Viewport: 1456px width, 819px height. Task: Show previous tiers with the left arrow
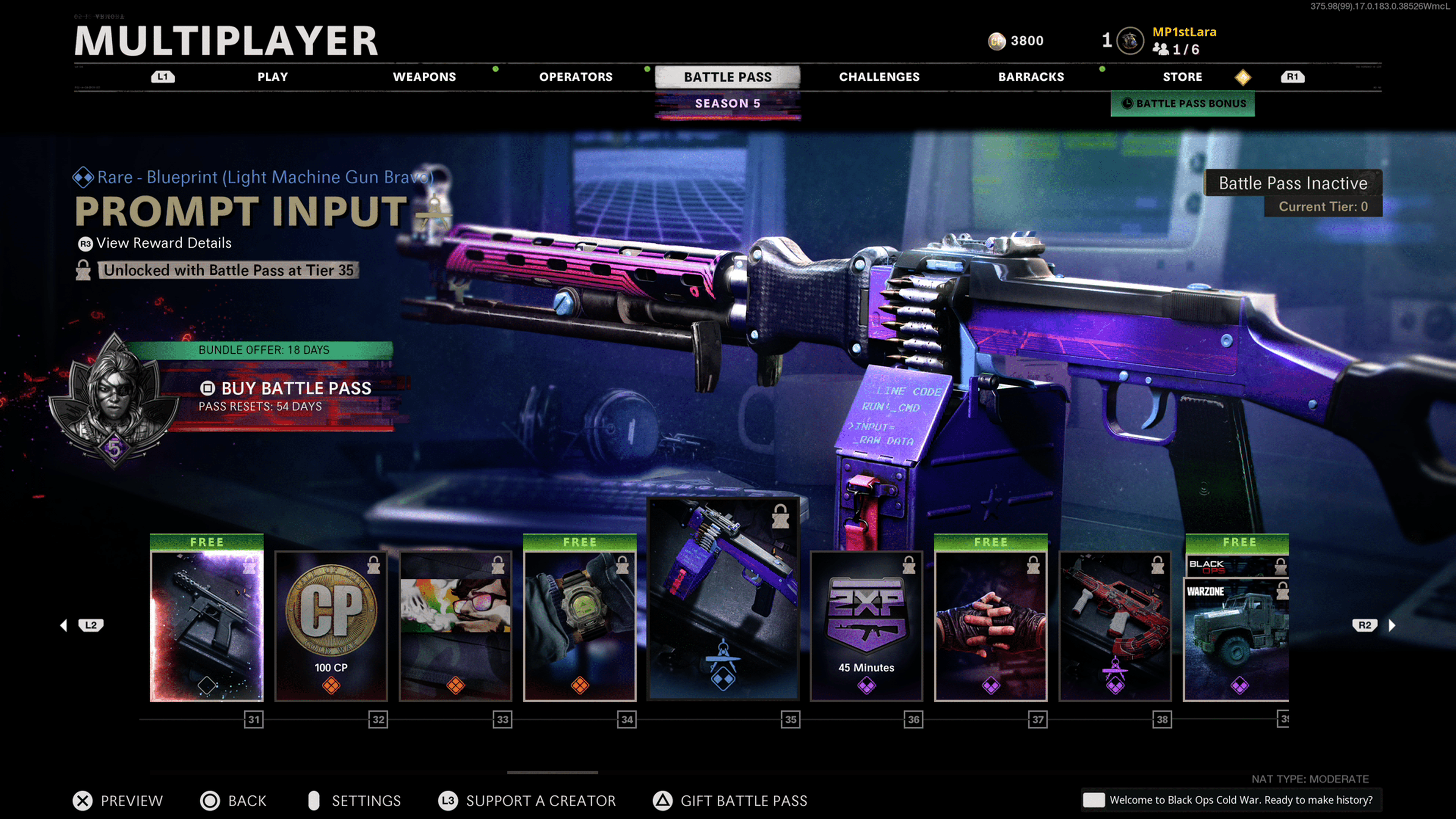(x=64, y=625)
